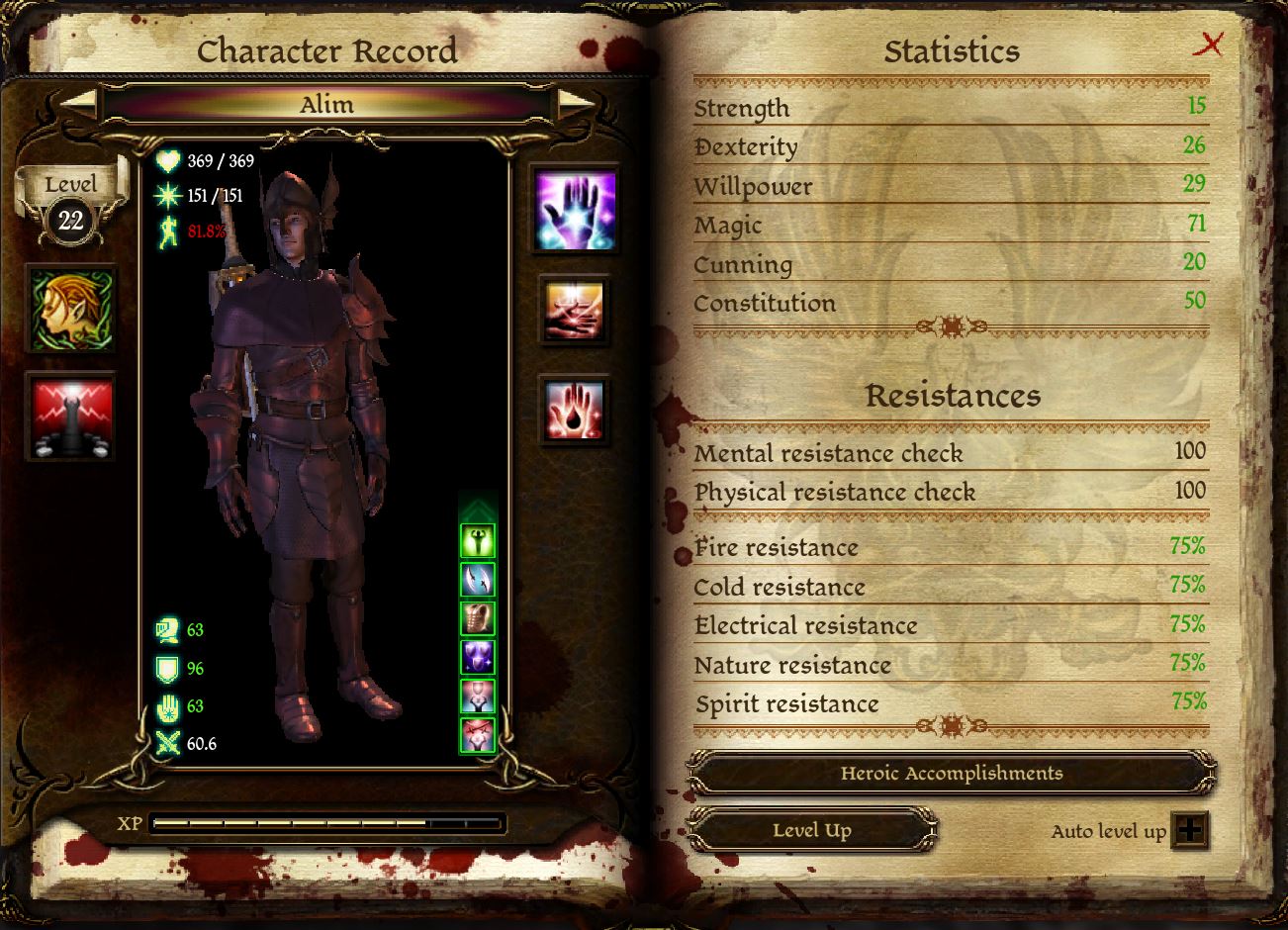This screenshot has width=1288, height=930.
Task: Click the red crossed swords effect icon
Action: tap(478, 735)
